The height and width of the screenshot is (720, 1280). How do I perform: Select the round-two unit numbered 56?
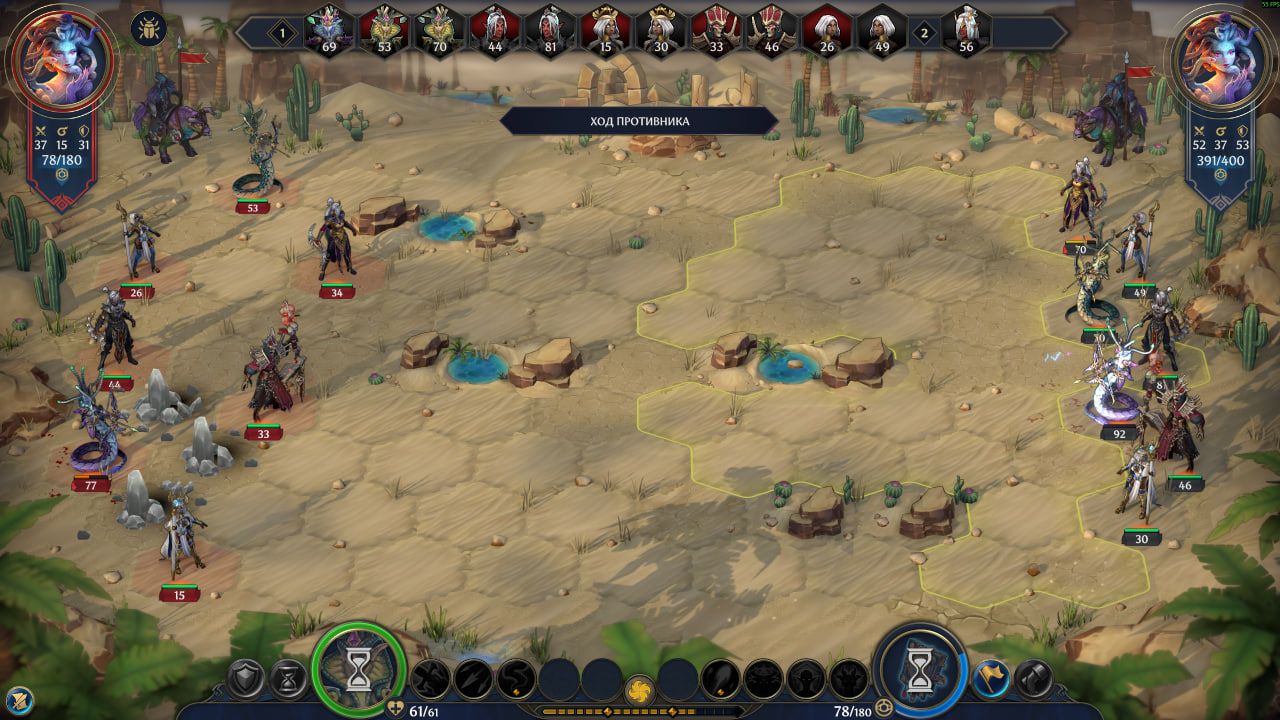pos(965,30)
